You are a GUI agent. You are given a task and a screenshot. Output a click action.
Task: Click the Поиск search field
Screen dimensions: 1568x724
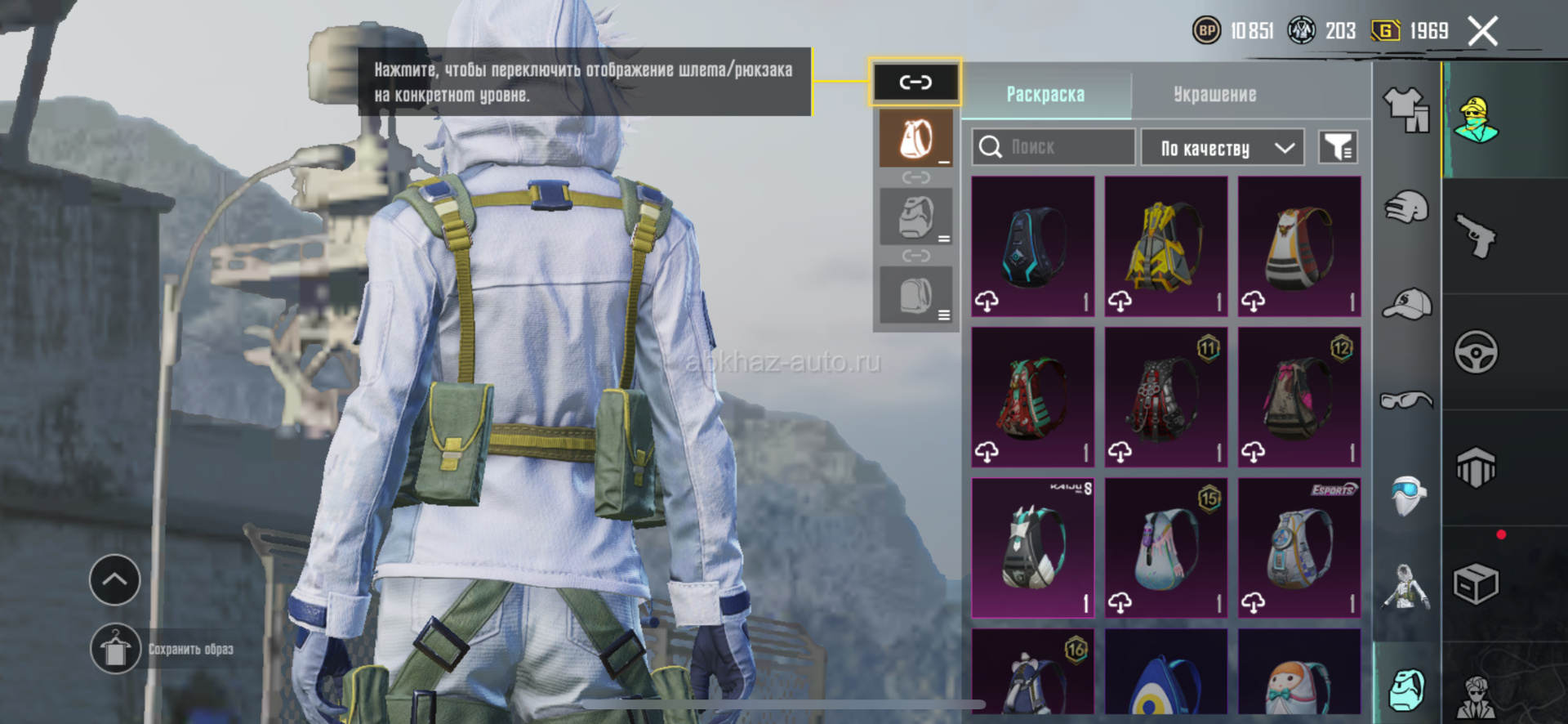(x=1053, y=148)
